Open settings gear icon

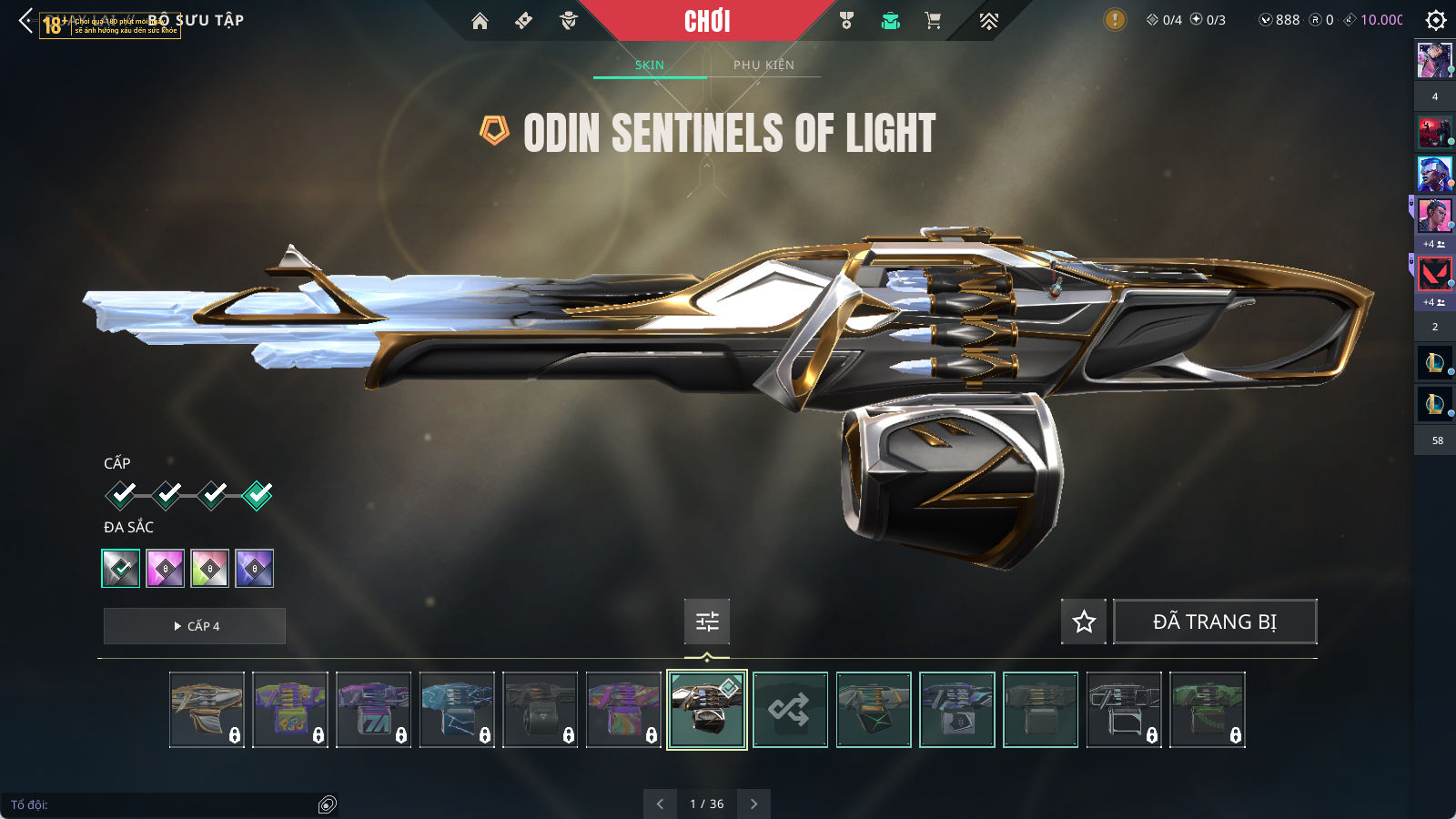tap(1435, 20)
